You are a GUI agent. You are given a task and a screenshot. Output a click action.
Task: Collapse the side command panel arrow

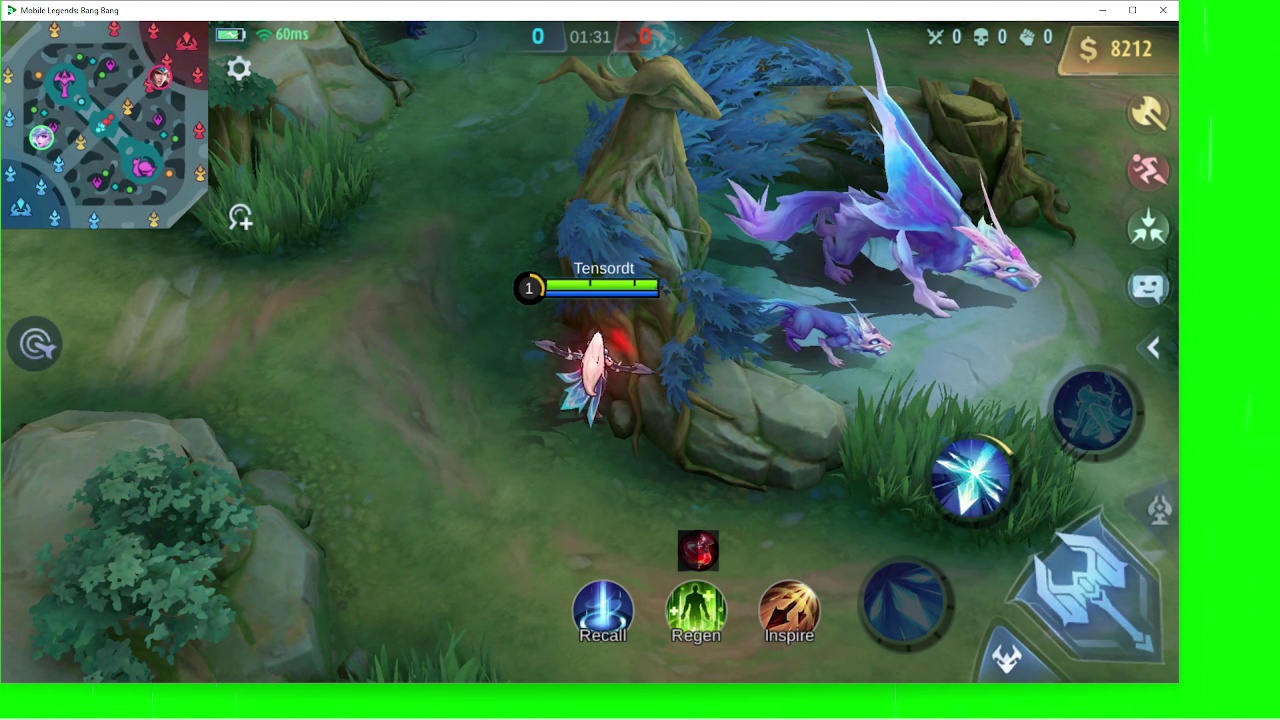pyautogui.click(x=1153, y=348)
